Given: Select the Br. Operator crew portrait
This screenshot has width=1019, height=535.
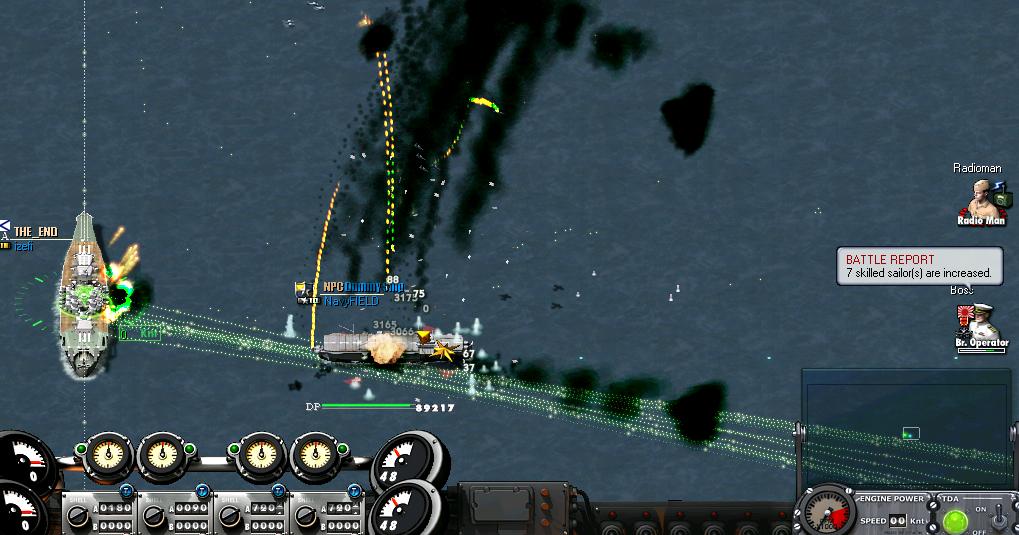Looking at the screenshot, I should [981, 324].
